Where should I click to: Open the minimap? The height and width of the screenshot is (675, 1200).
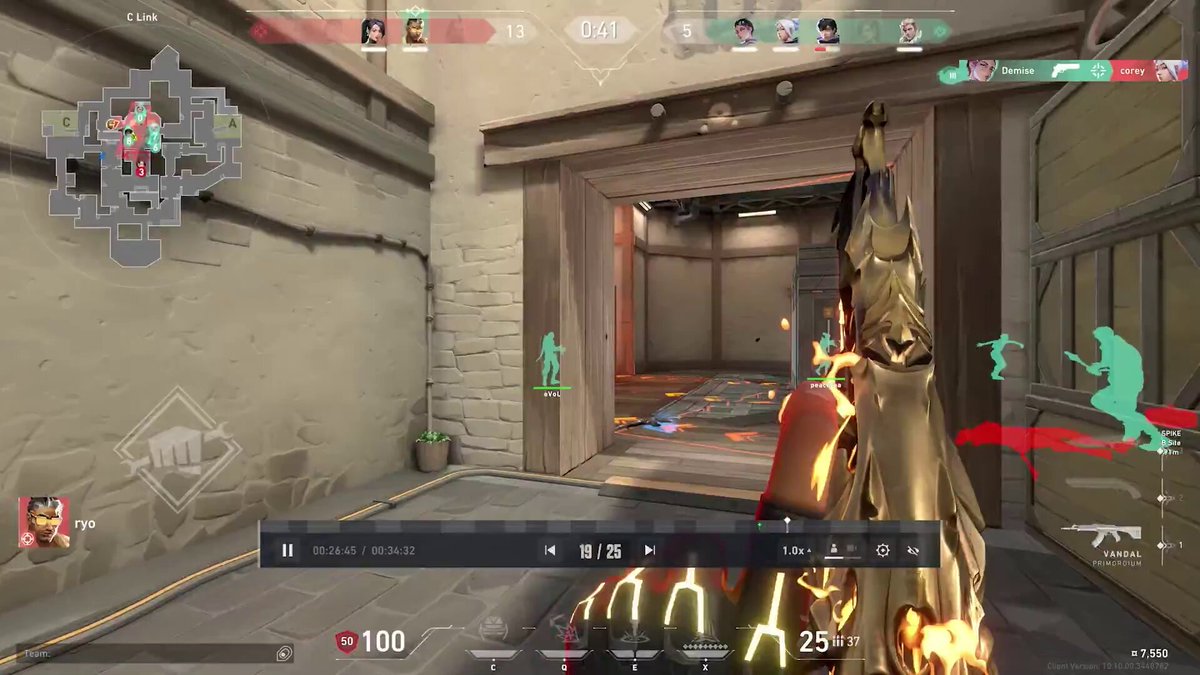coord(141,150)
